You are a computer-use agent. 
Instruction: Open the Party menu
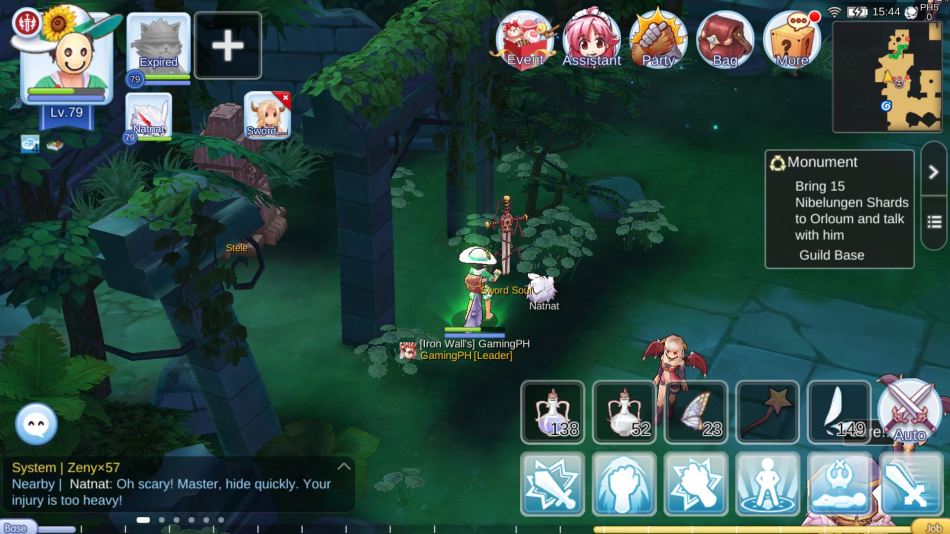click(658, 40)
